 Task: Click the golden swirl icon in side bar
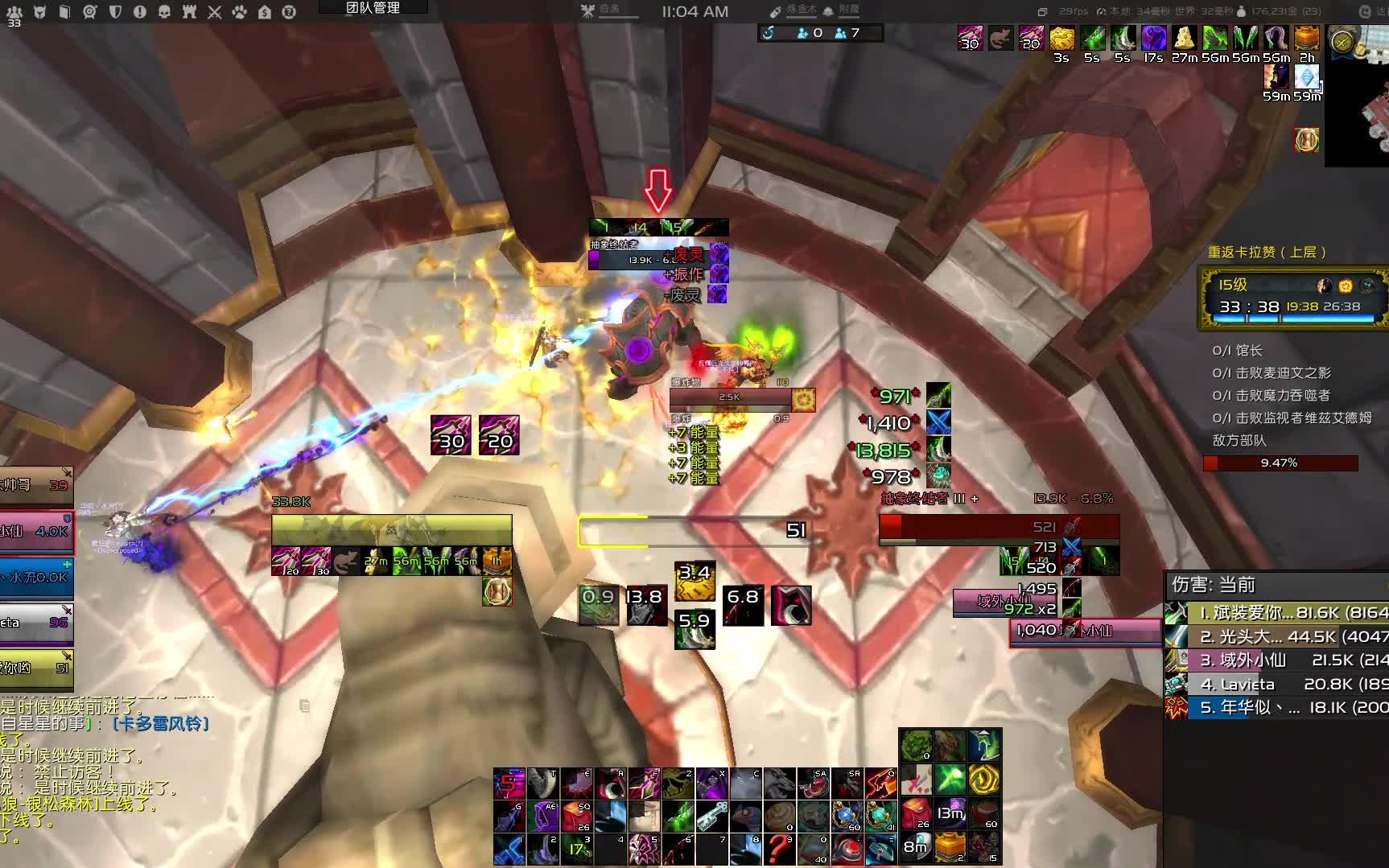coord(984,780)
